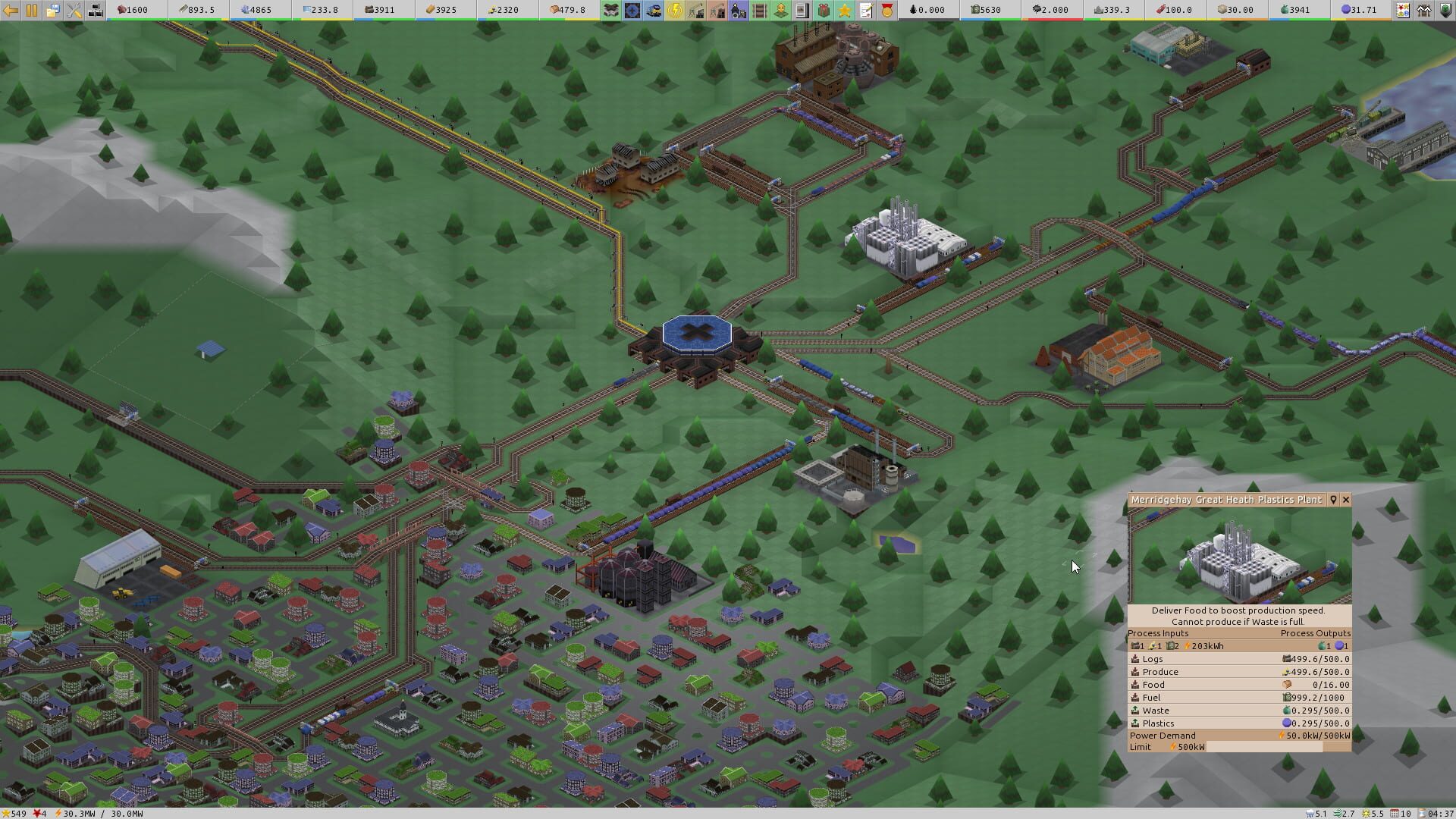Select the forest icon in the green toolbar group

610,10
